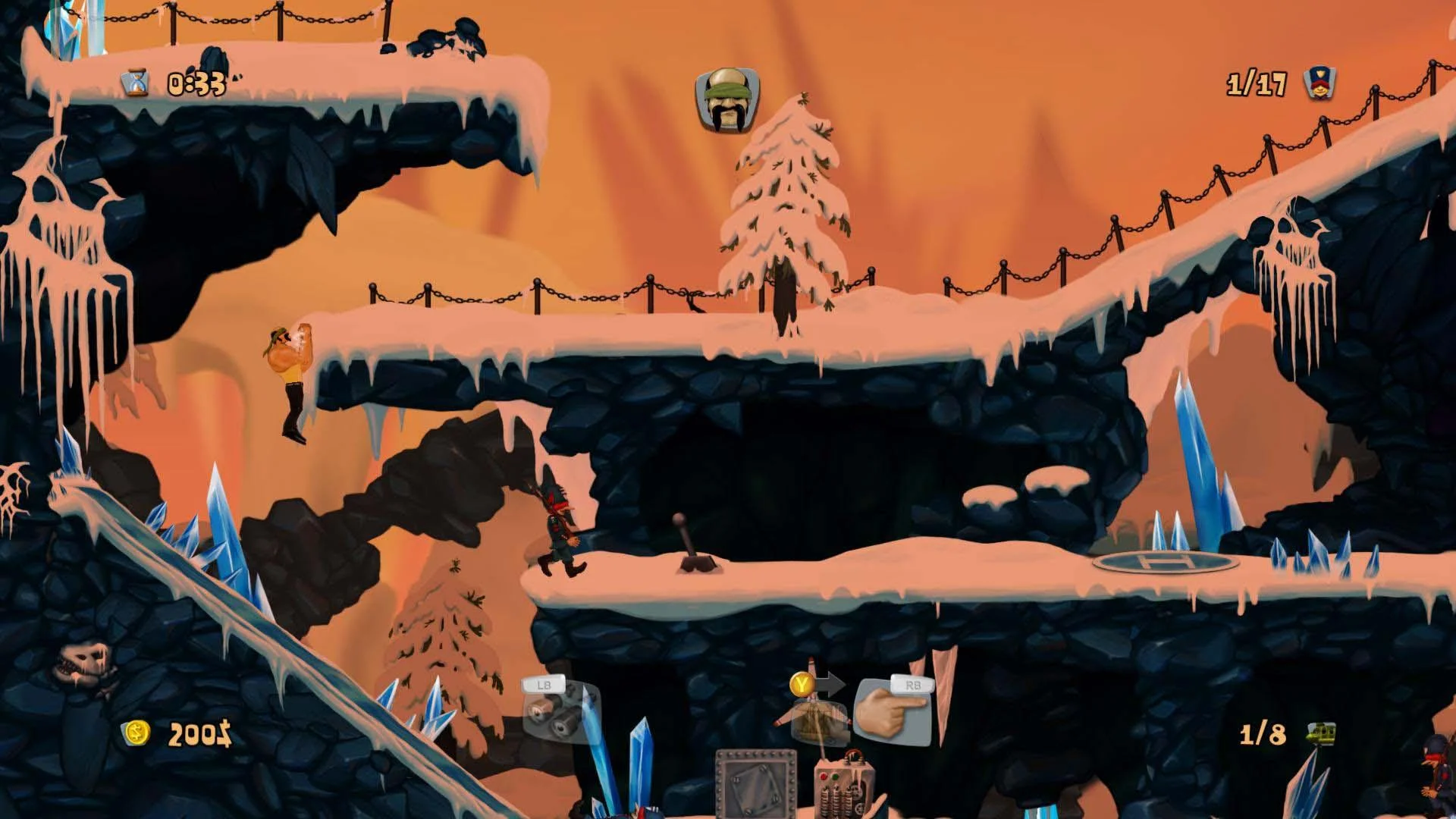1456x819 pixels.
Task: Click the LB shoulder button label
Action: pyautogui.click(x=544, y=686)
